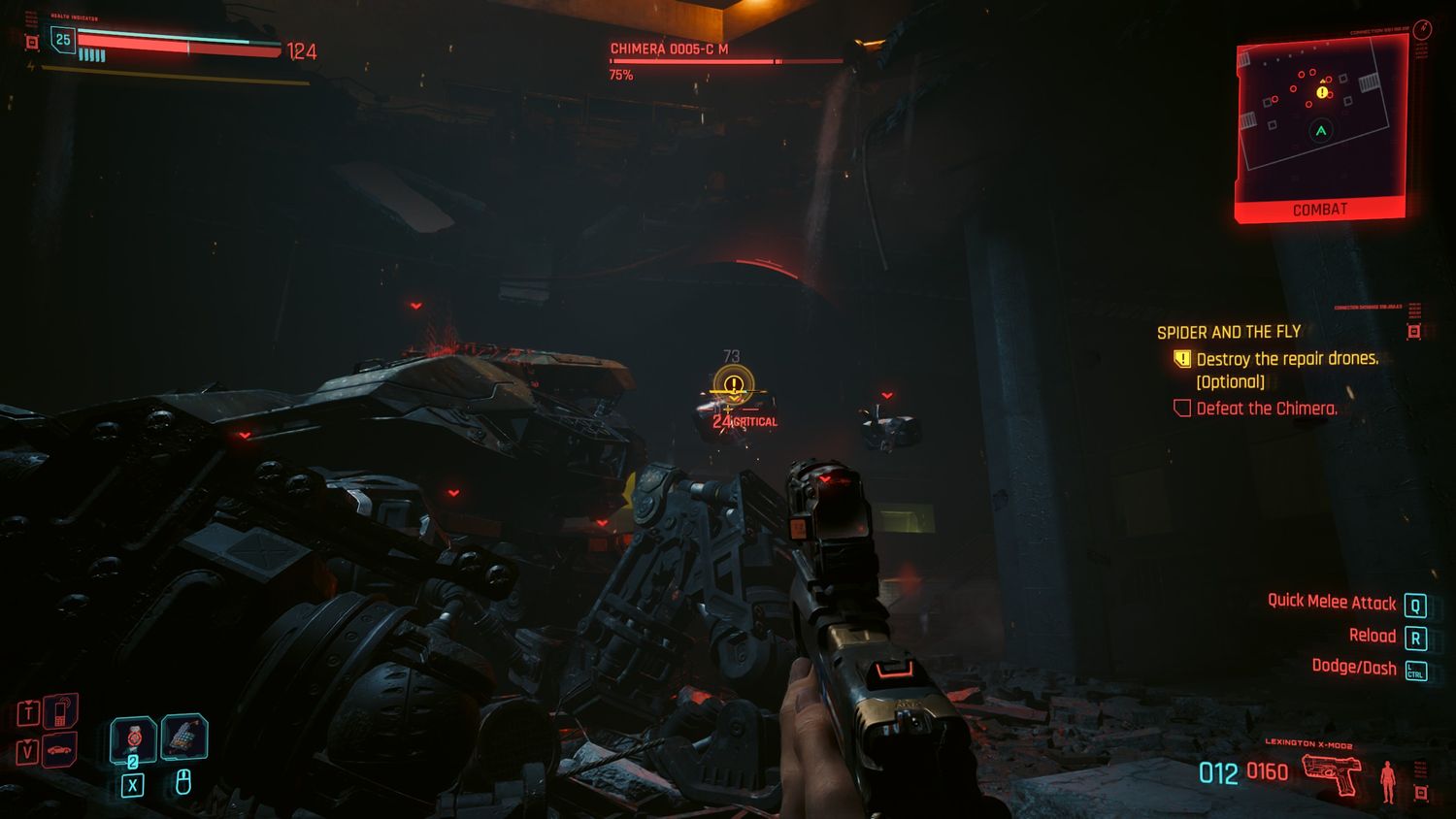Click the level 25 badge
The image size is (1456, 819).
pos(63,40)
